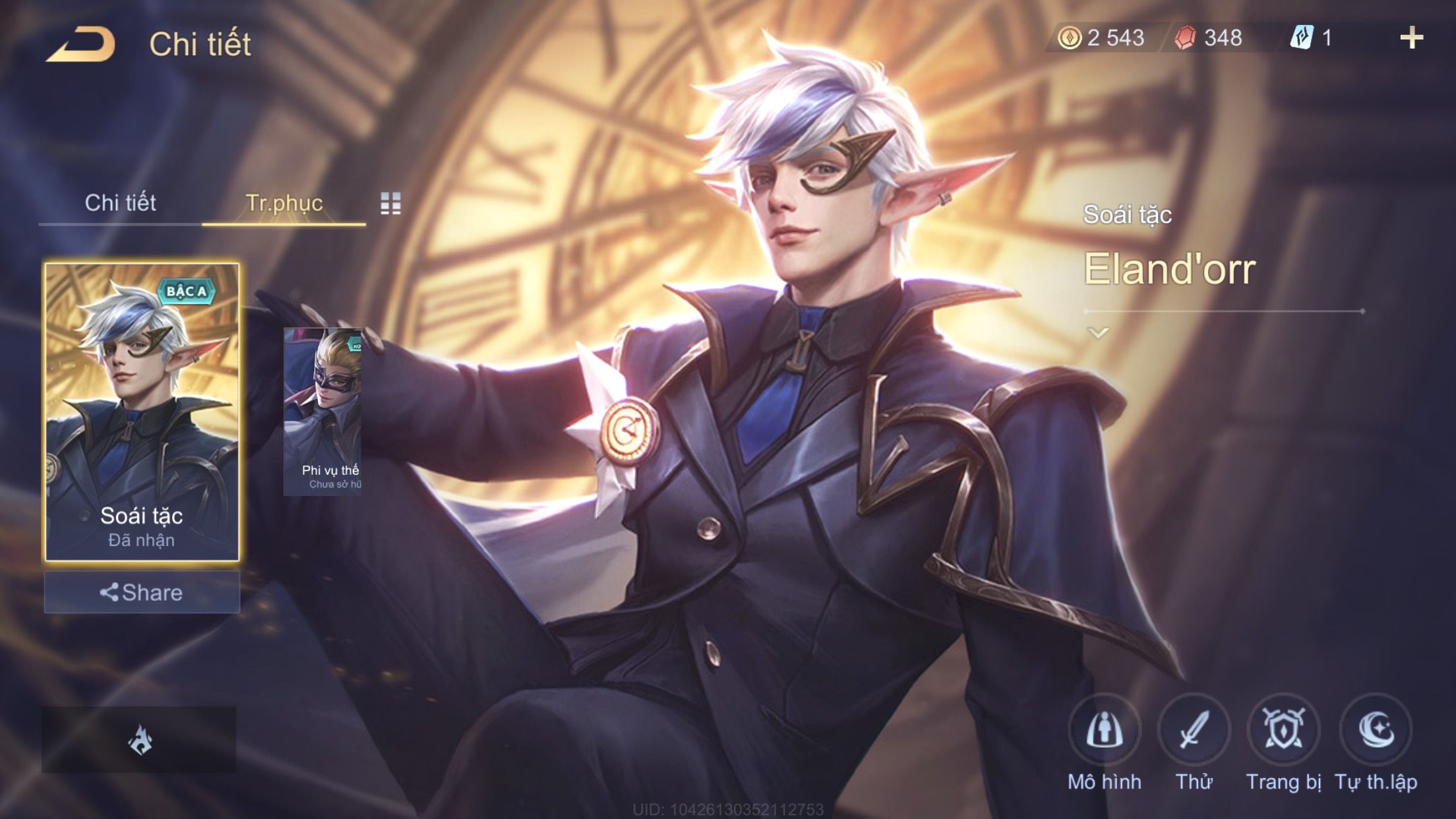The width and height of the screenshot is (1456, 819).
Task: Tap the flame icon button
Action: point(139,740)
